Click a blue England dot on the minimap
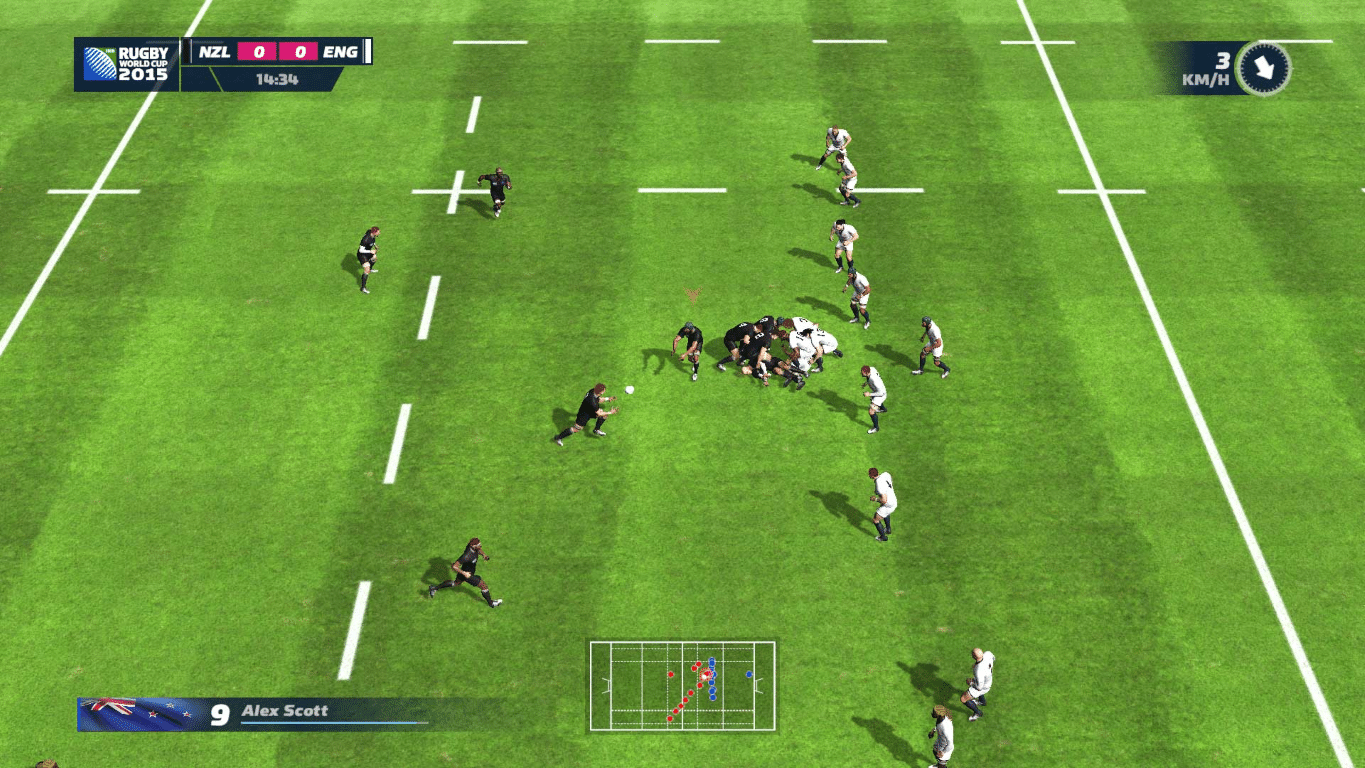 point(749,674)
